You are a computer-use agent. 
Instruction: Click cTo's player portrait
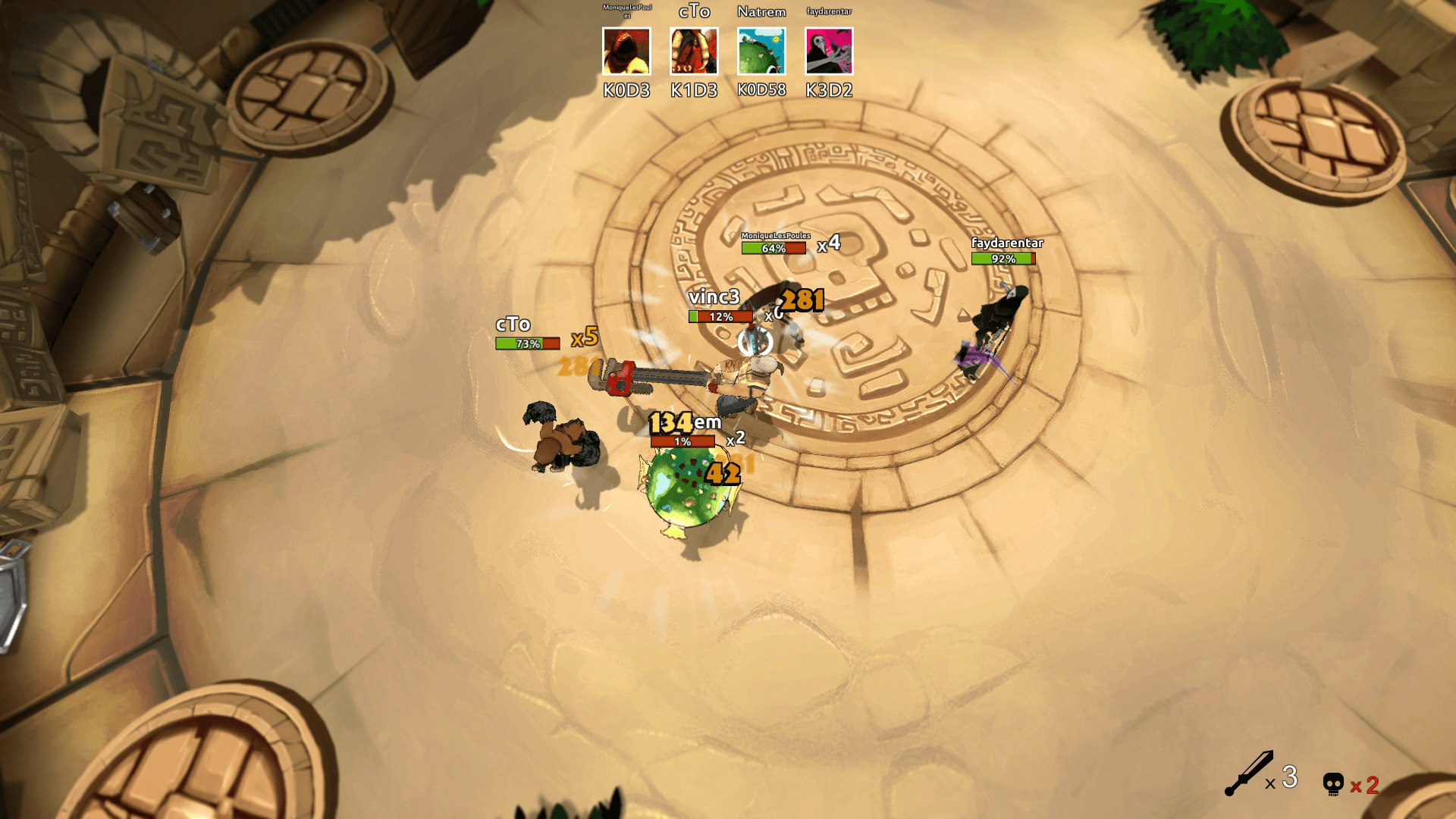pos(694,52)
